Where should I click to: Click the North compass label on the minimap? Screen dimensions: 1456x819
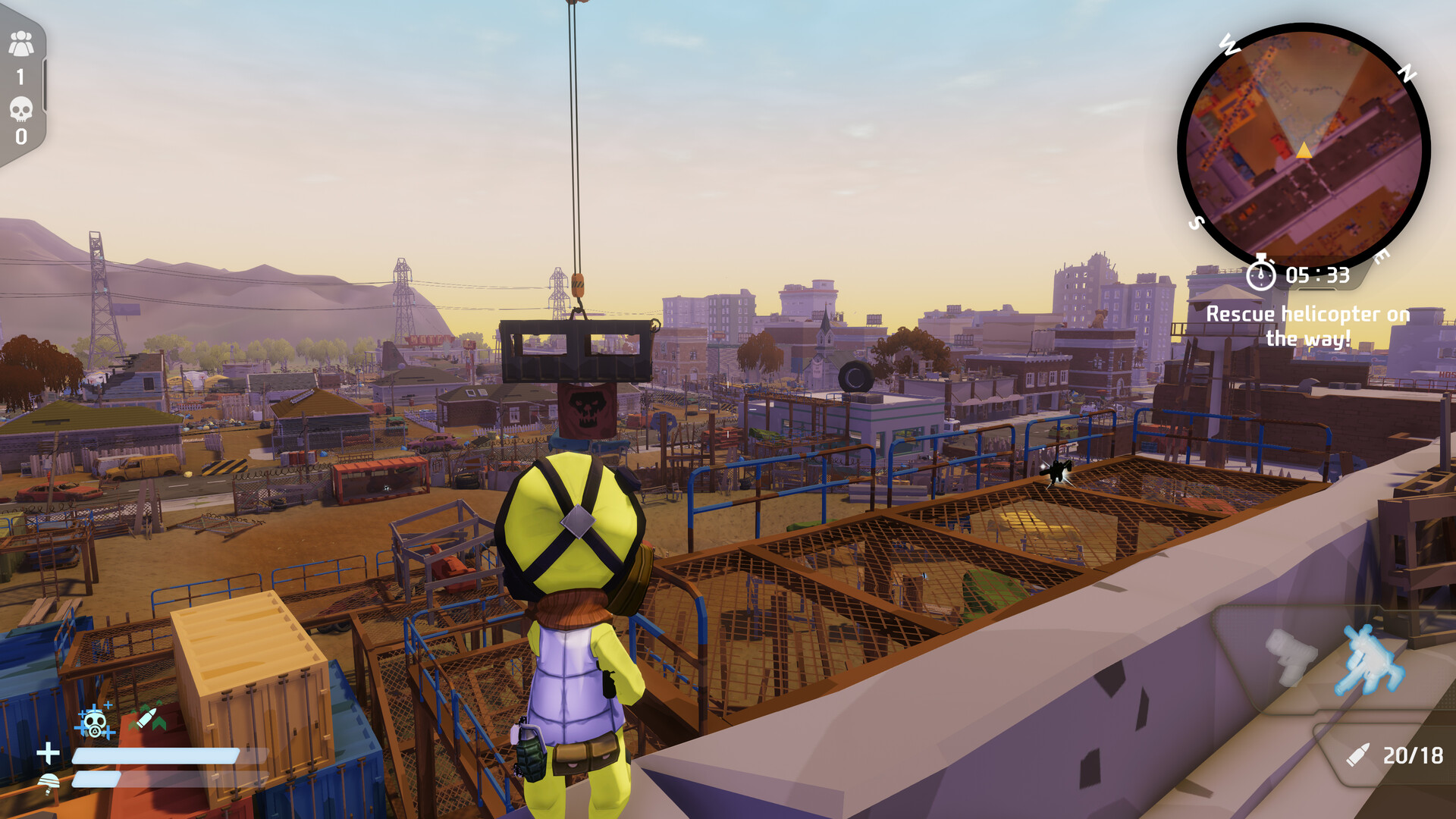tap(1407, 71)
